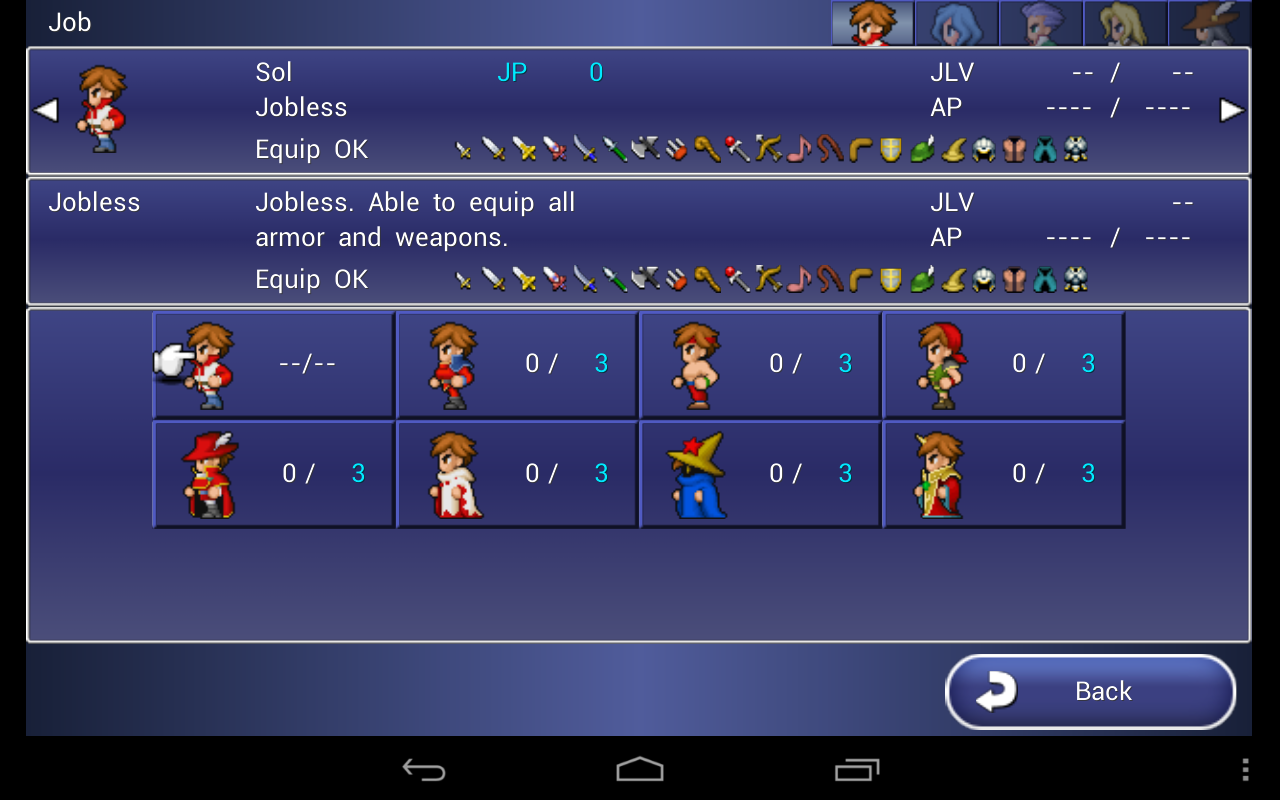Choose the Thief job in green

[x=1004, y=363]
